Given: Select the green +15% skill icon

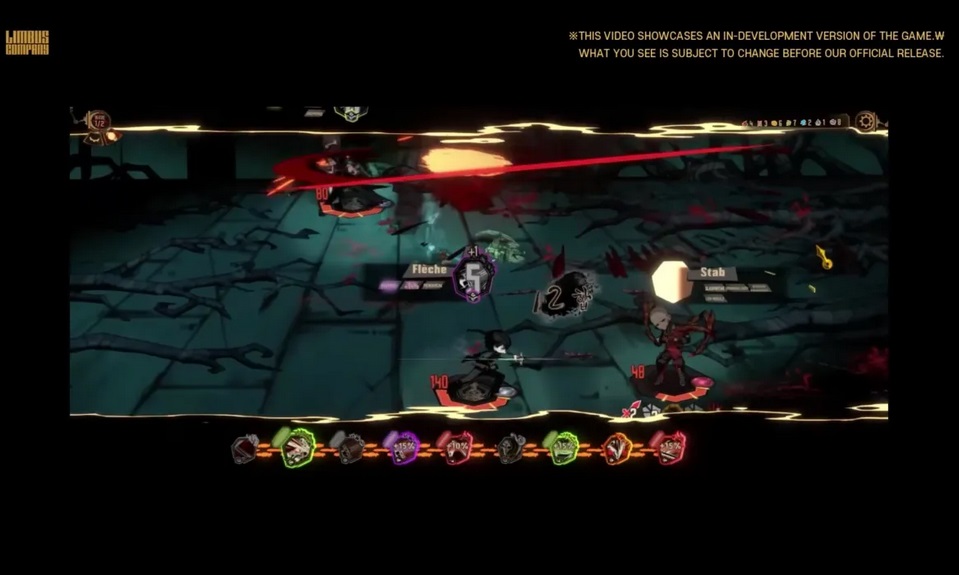Looking at the screenshot, I should coord(563,449).
